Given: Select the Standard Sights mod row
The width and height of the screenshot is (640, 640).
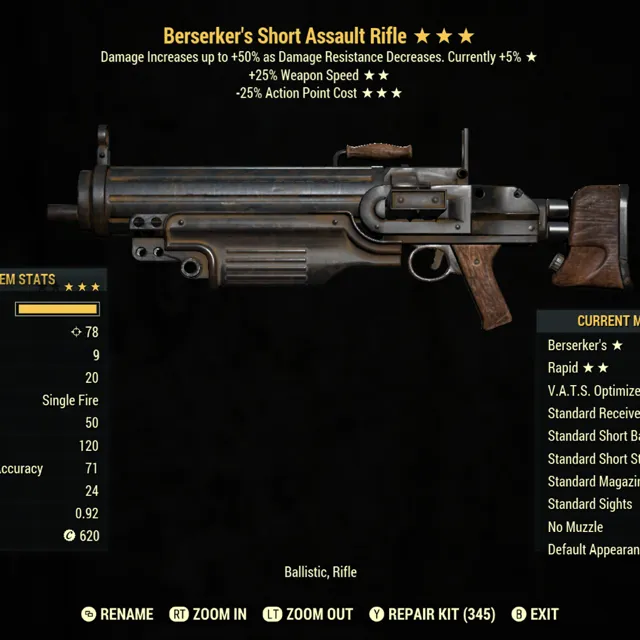Looking at the screenshot, I should [x=590, y=504].
